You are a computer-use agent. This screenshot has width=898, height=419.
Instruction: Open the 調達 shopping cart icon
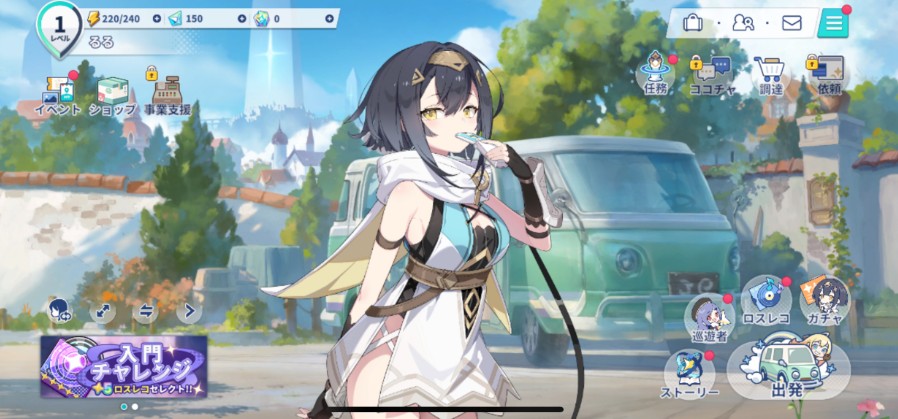[770, 73]
